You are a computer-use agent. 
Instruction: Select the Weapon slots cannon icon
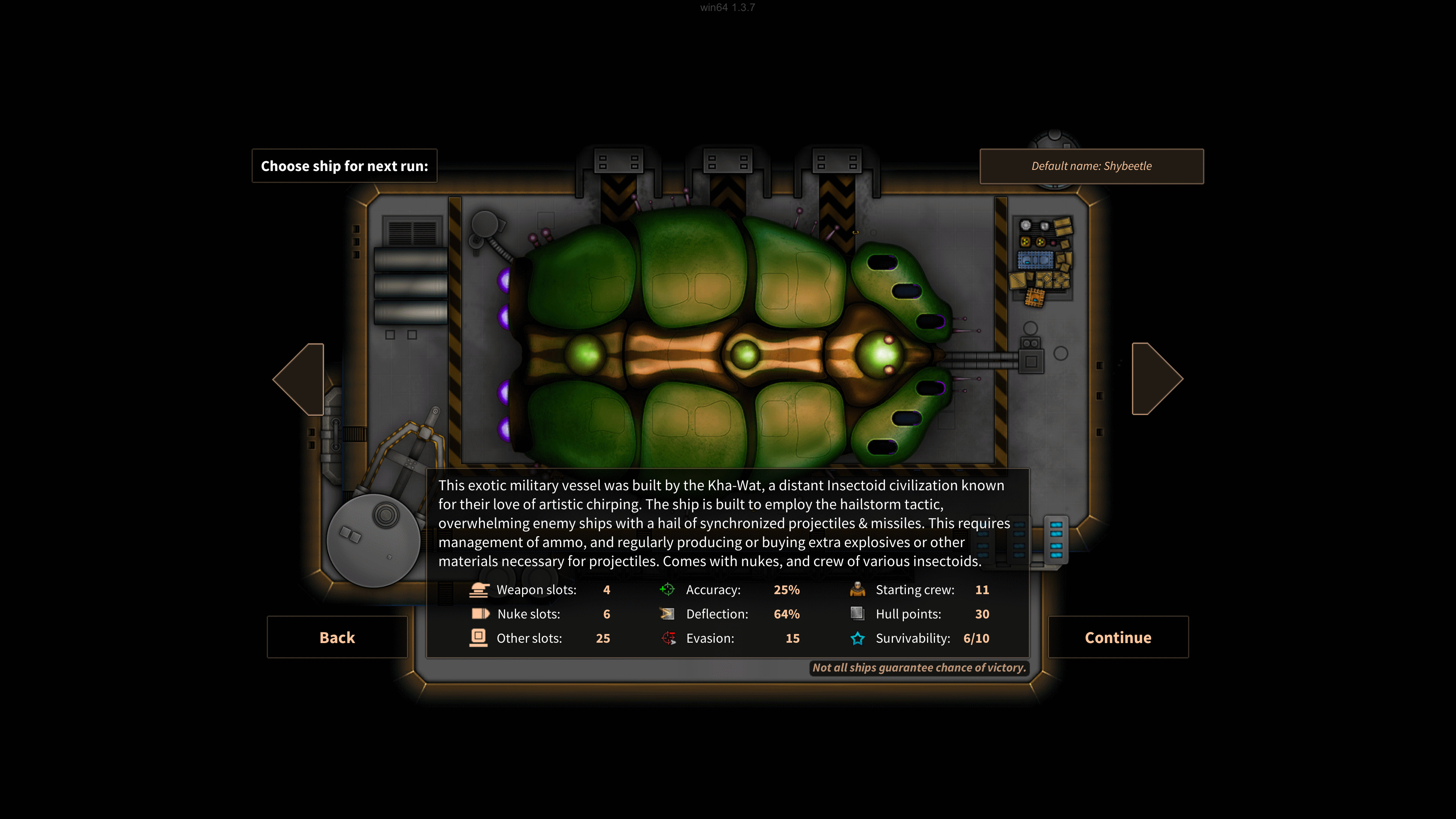(479, 590)
